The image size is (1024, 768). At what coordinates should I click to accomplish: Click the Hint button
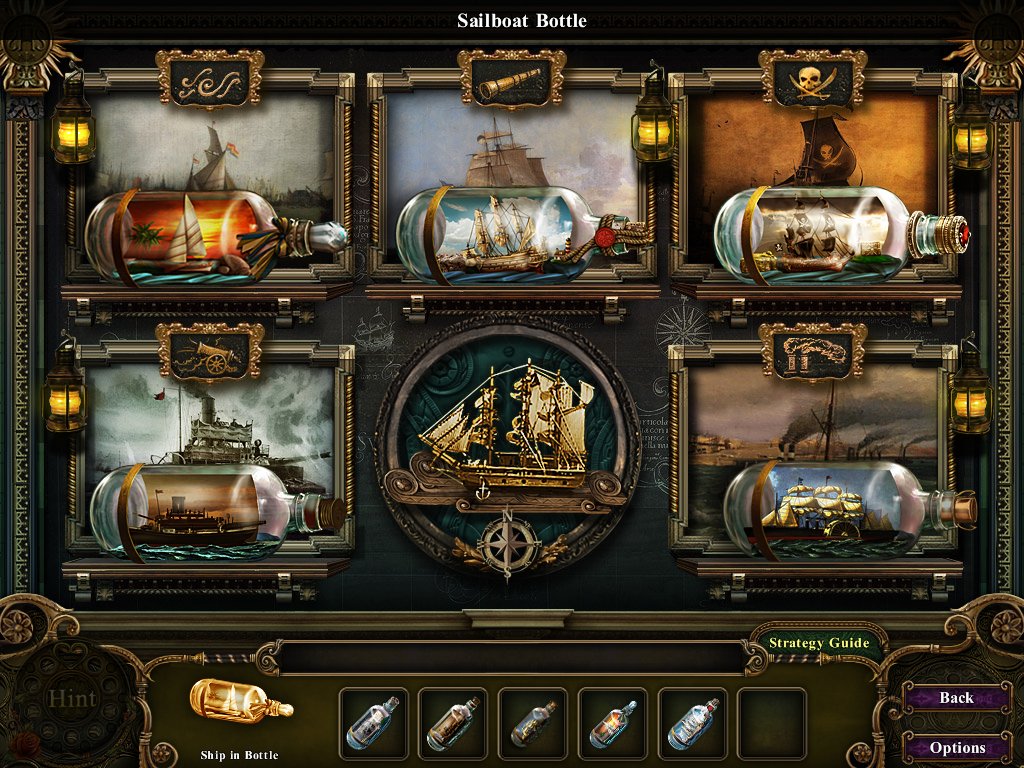[71, 699]
